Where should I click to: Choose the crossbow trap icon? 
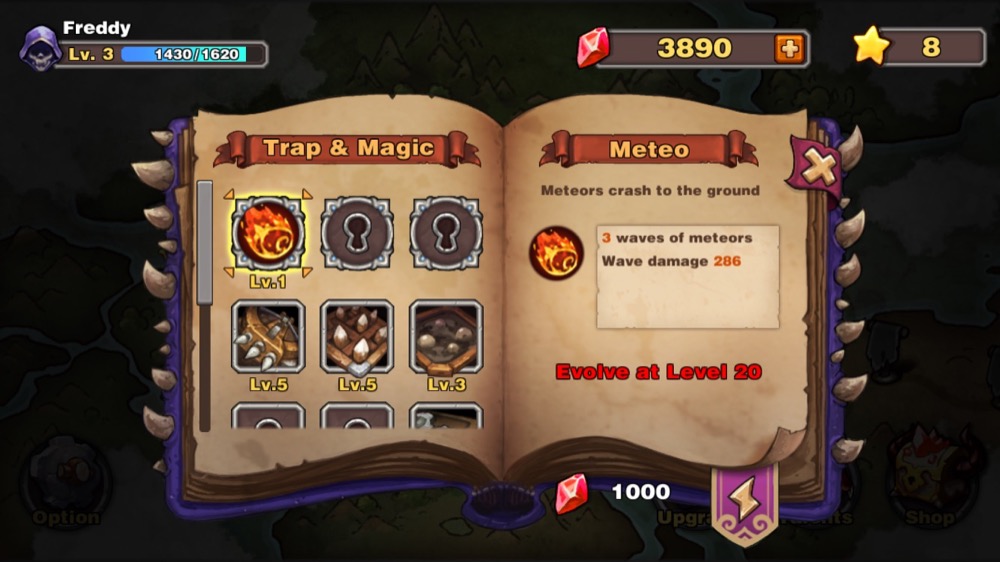[x=268, y=336]
